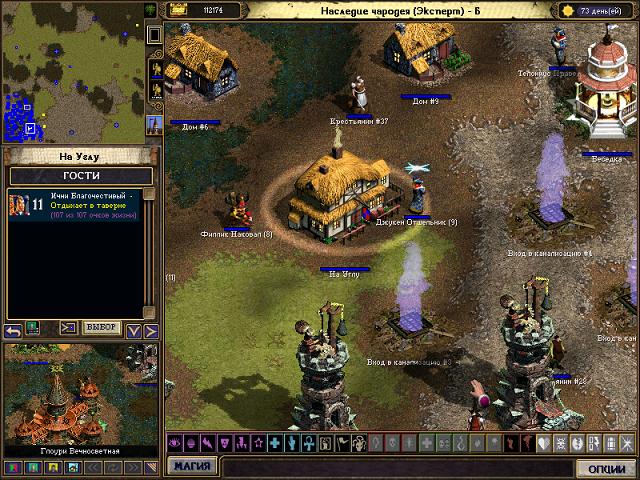The image size is (640, 480).
Task: Click the down arrow button next to ВЫБОР
Action: (x=133, y=329)
